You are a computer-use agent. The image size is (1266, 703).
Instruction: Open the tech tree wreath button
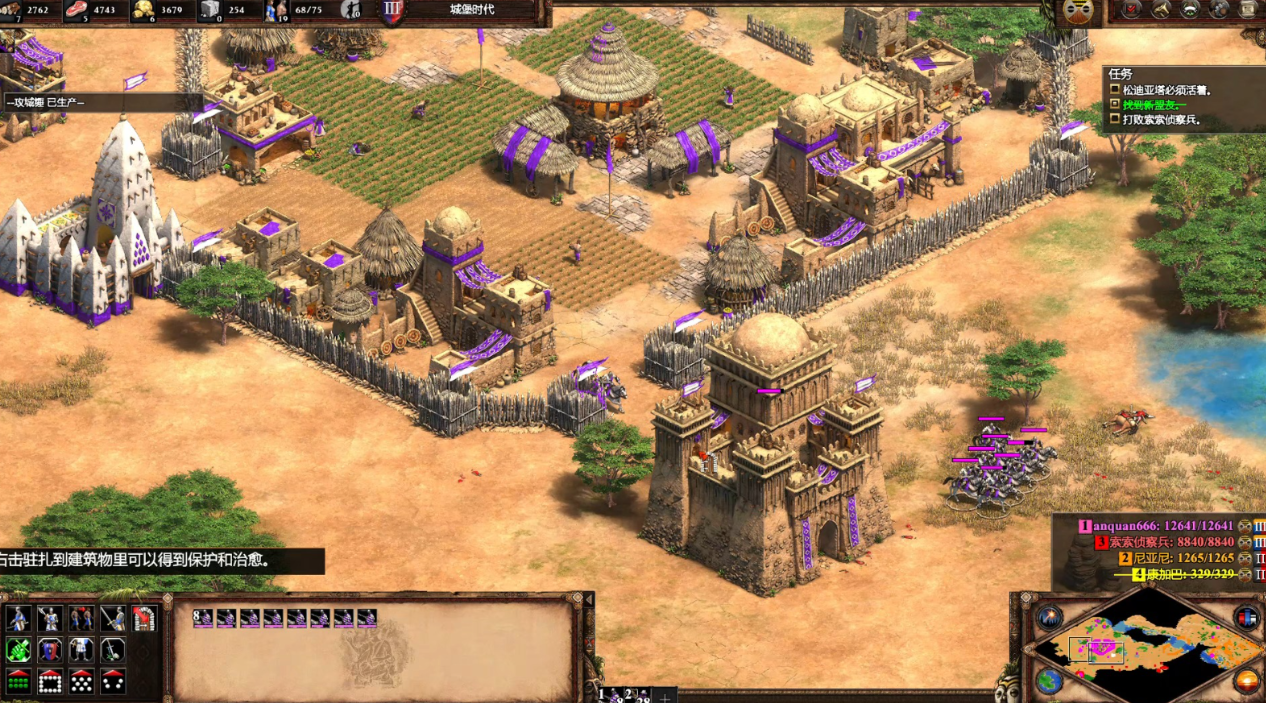(x=1191, y=9)
